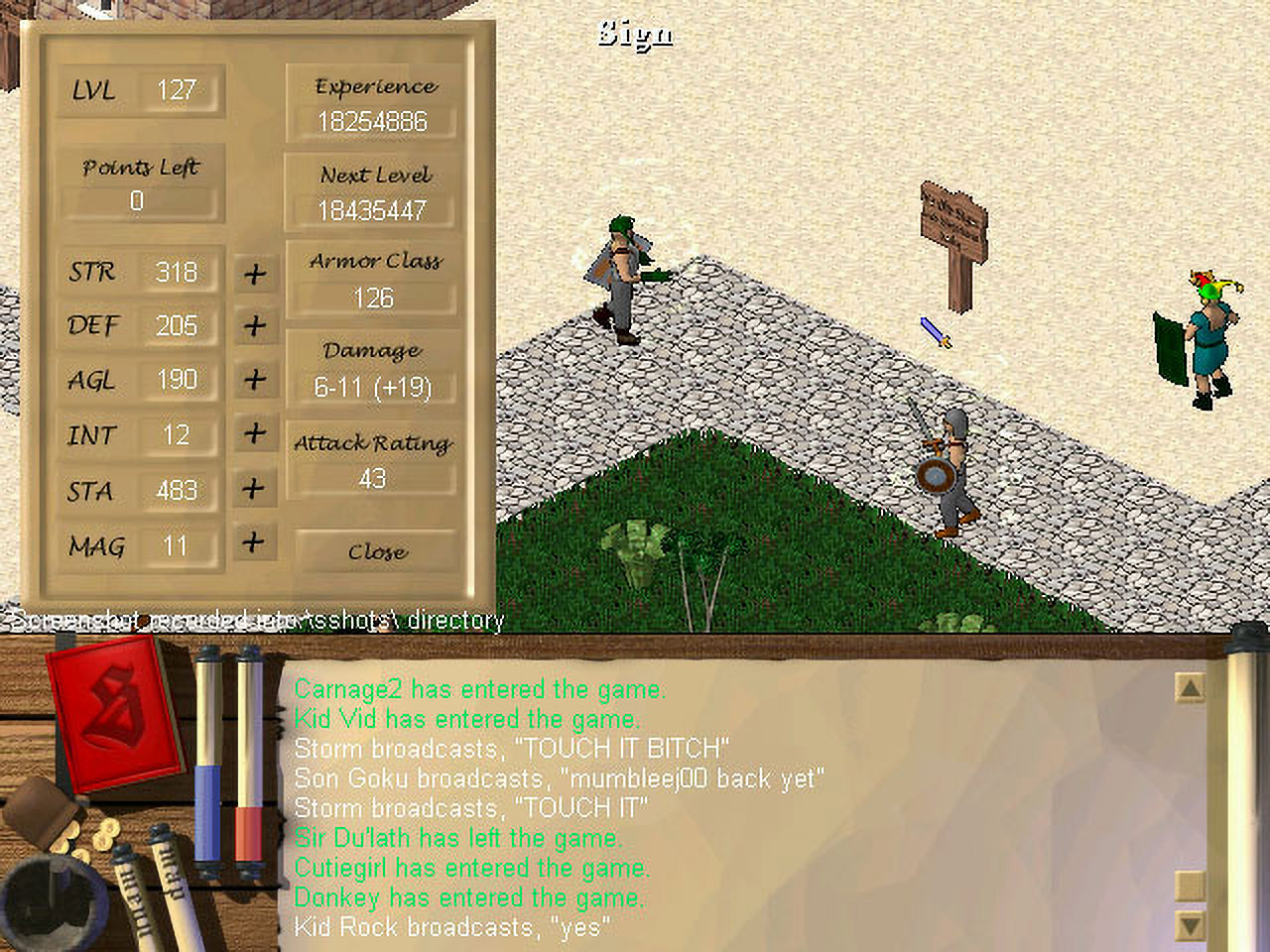
Task: Click the chat scrollbar thumb square
Action: click(x=1189, y=884)
